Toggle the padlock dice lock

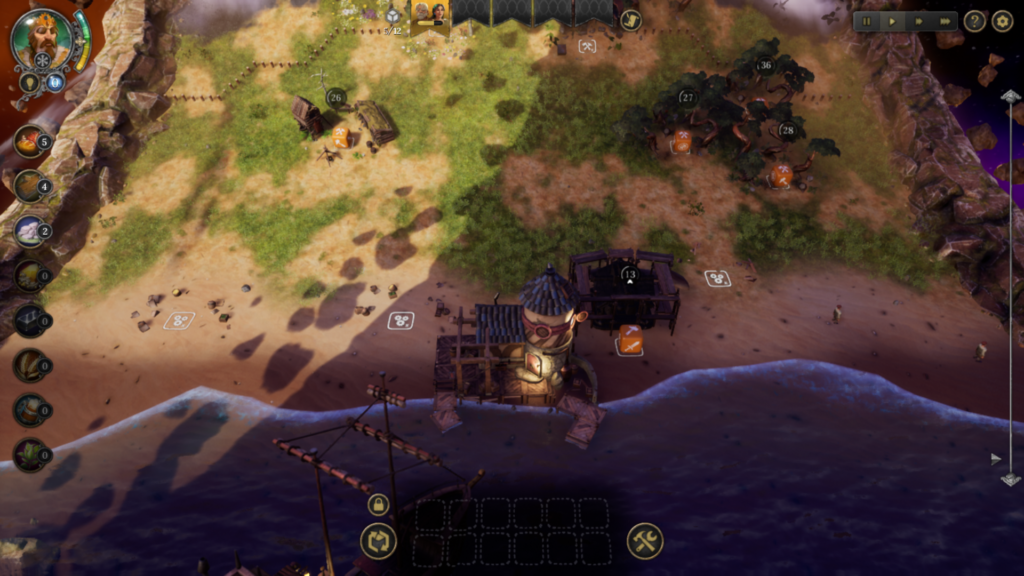378,505
